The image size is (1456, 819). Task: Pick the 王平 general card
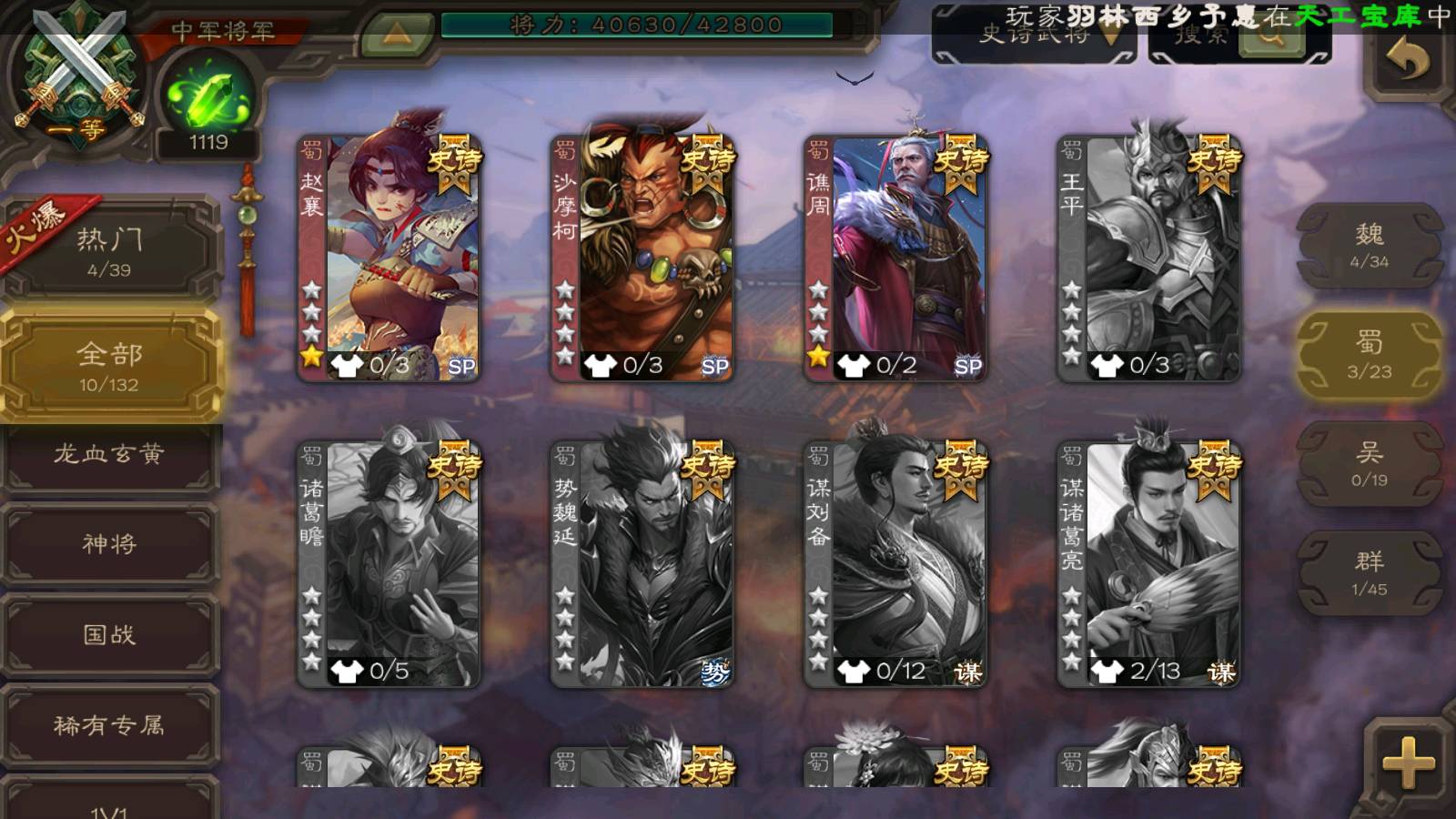(1149, 258)
